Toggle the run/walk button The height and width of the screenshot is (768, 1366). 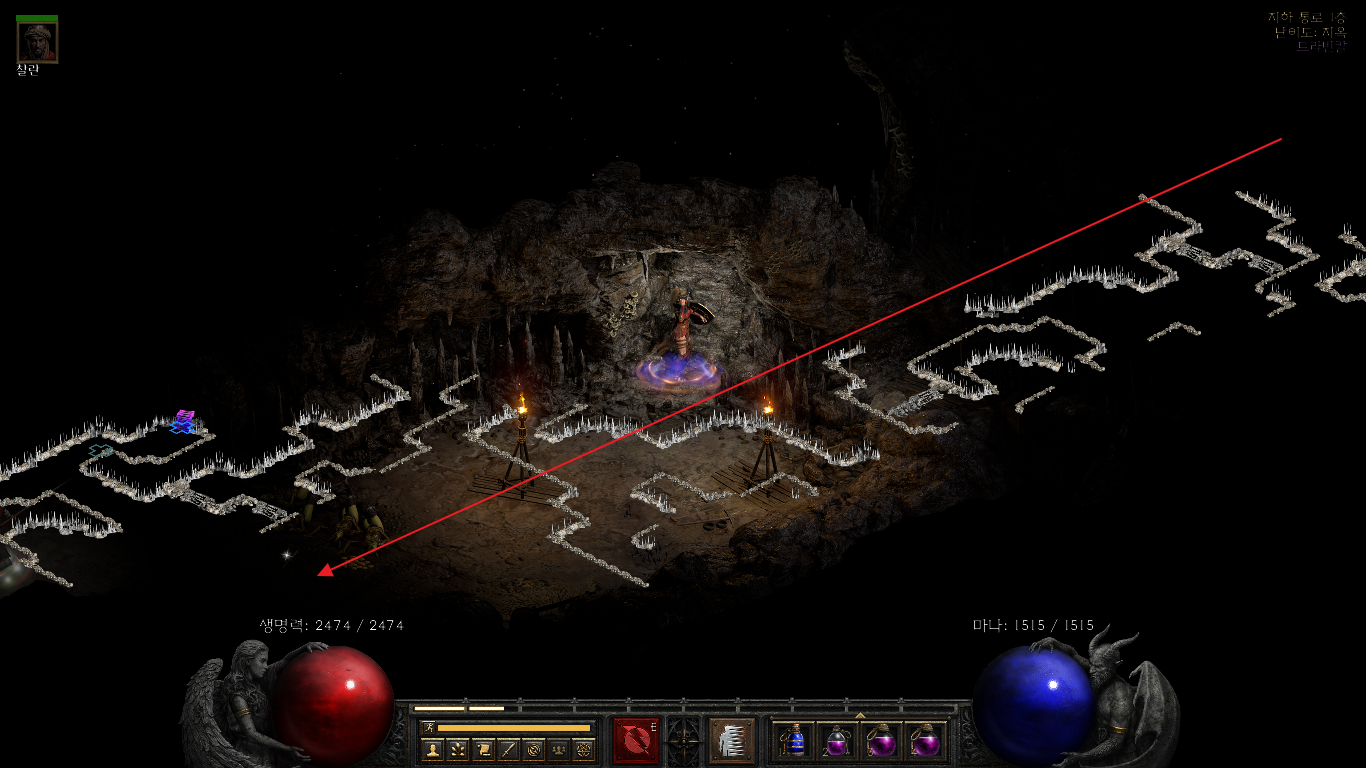click(428, 727)
